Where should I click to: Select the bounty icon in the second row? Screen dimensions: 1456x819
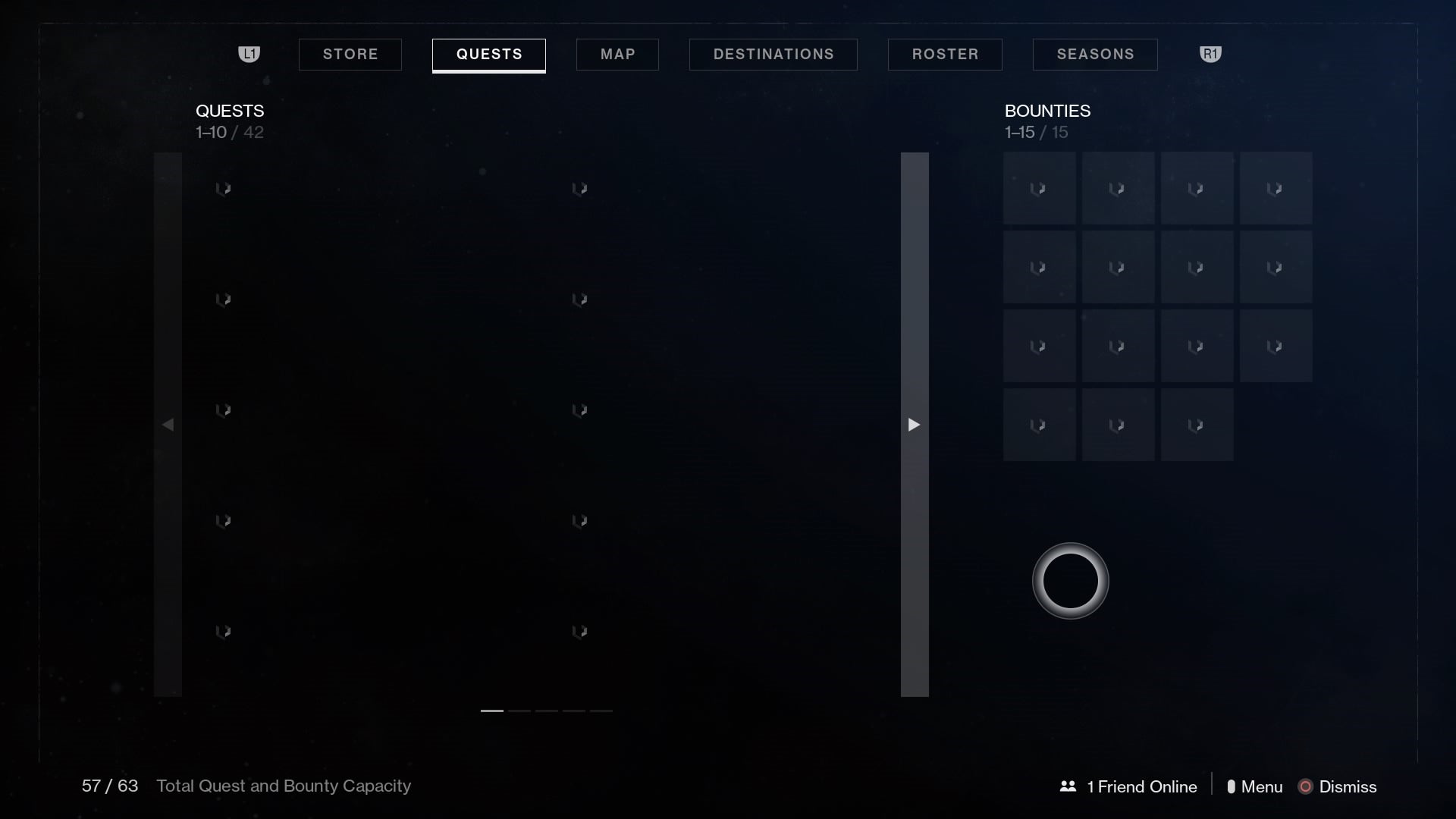click(x=1039, y=266)
